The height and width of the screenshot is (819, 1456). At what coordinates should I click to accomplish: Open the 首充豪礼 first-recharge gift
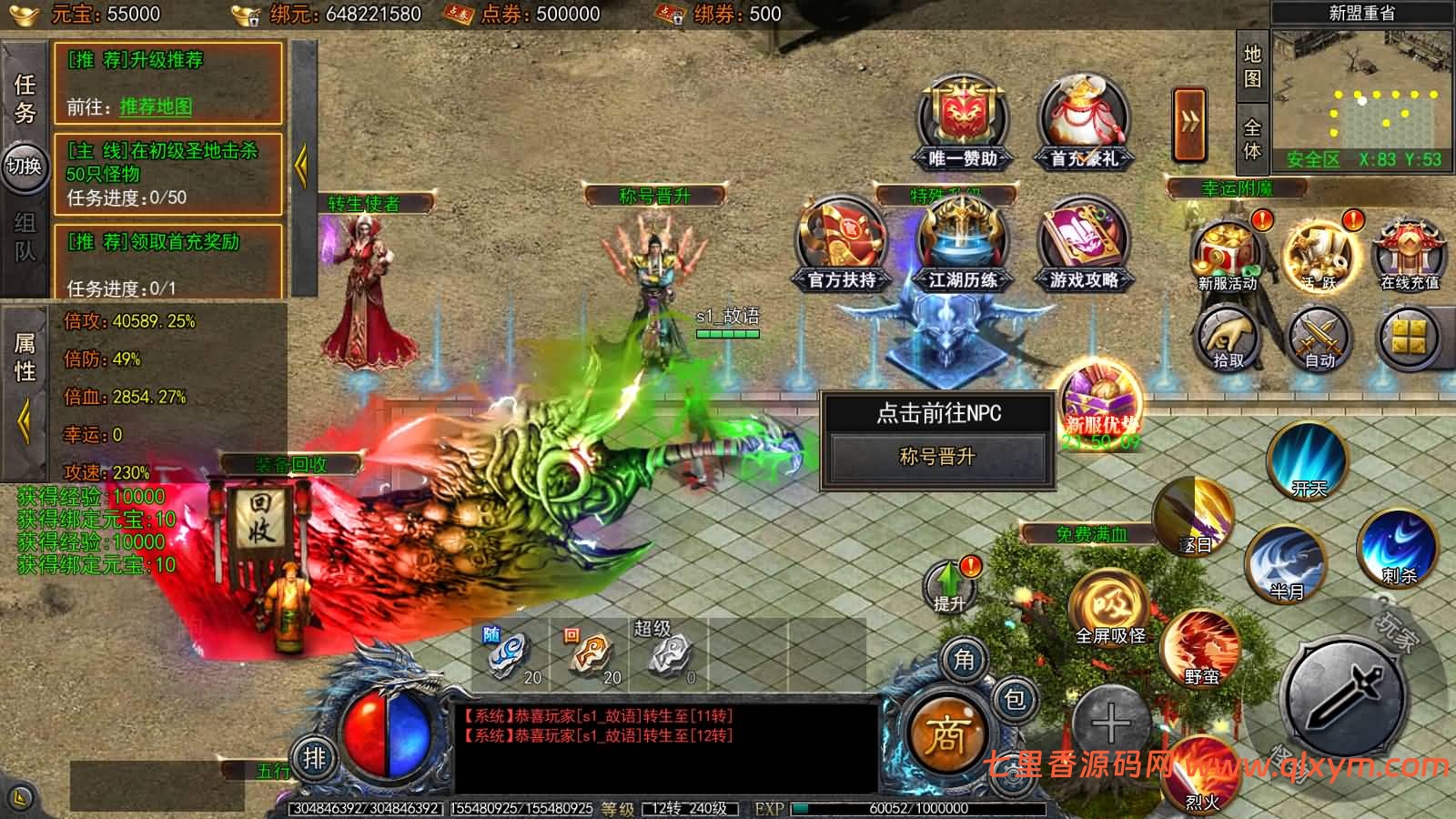(1083, 123)
